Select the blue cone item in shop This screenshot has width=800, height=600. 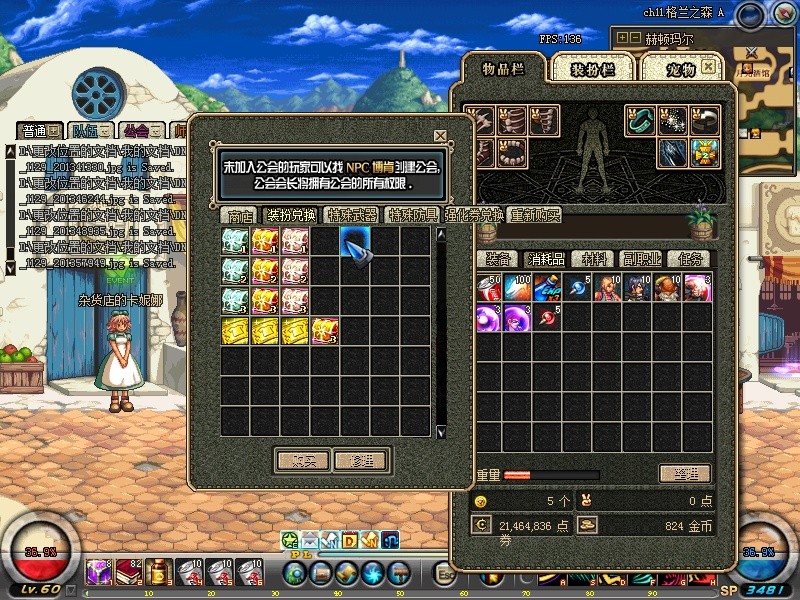point(356,243)
